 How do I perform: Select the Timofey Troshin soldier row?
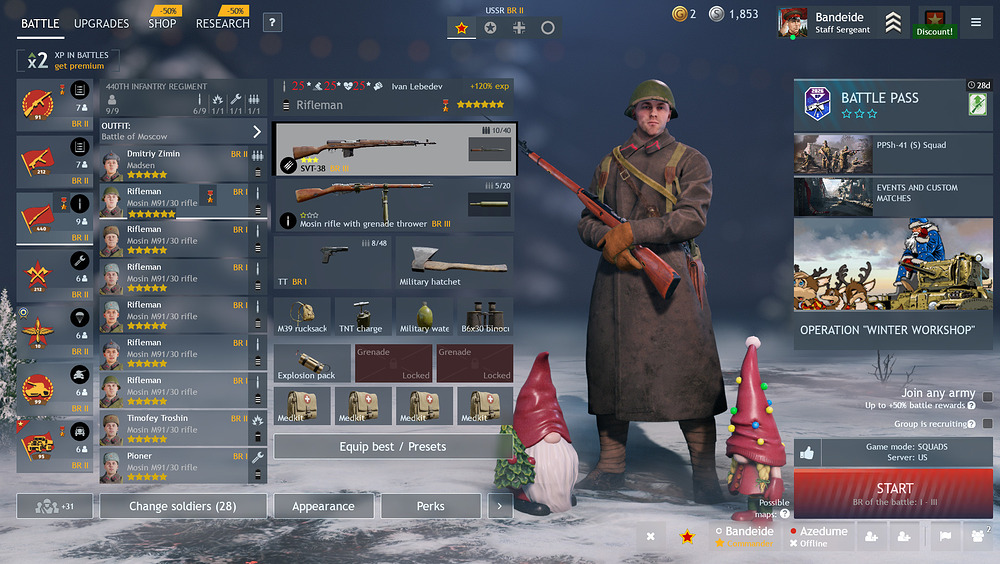175,427
